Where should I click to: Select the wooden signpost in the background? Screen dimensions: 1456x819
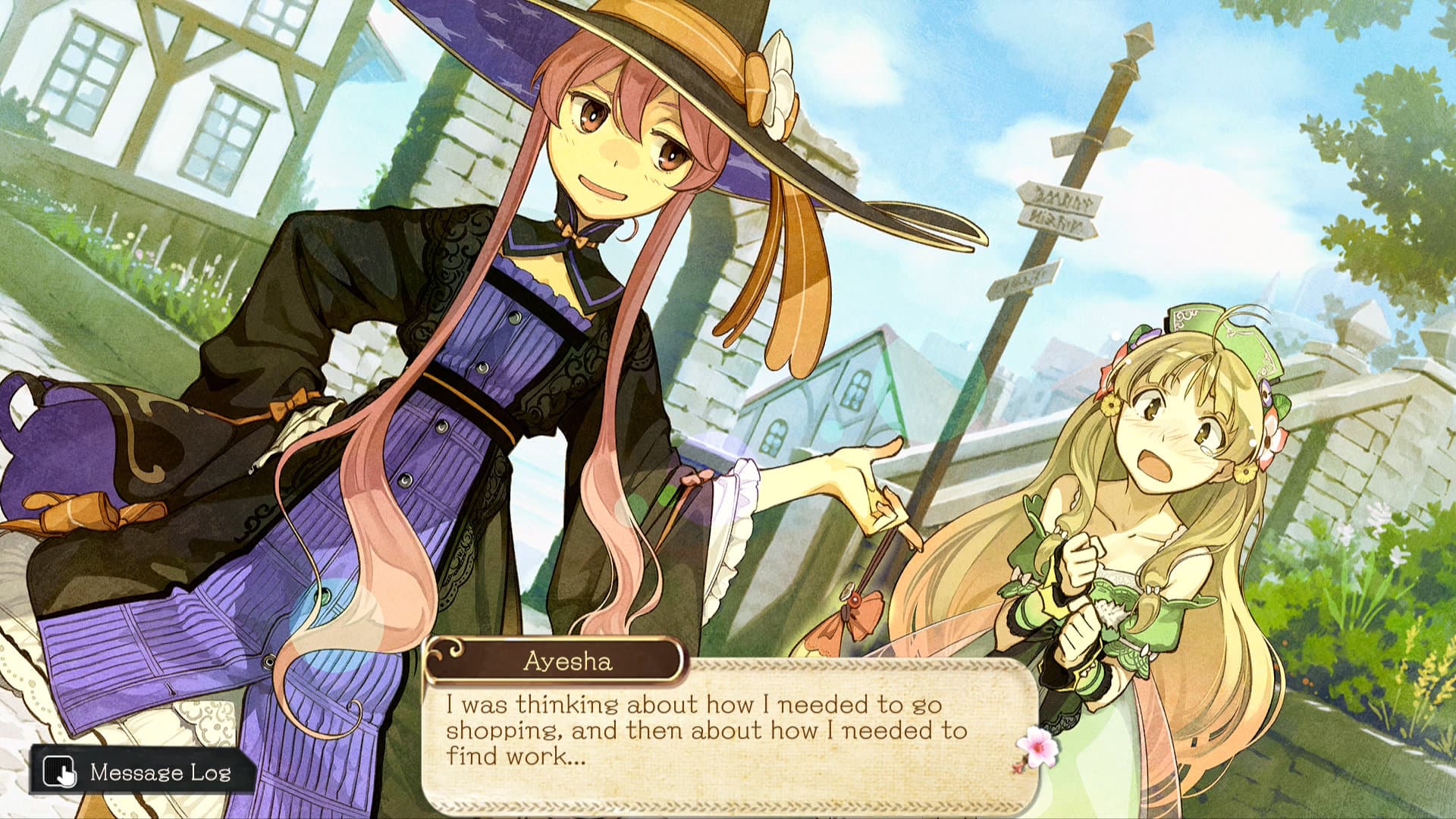point(1062,212)
